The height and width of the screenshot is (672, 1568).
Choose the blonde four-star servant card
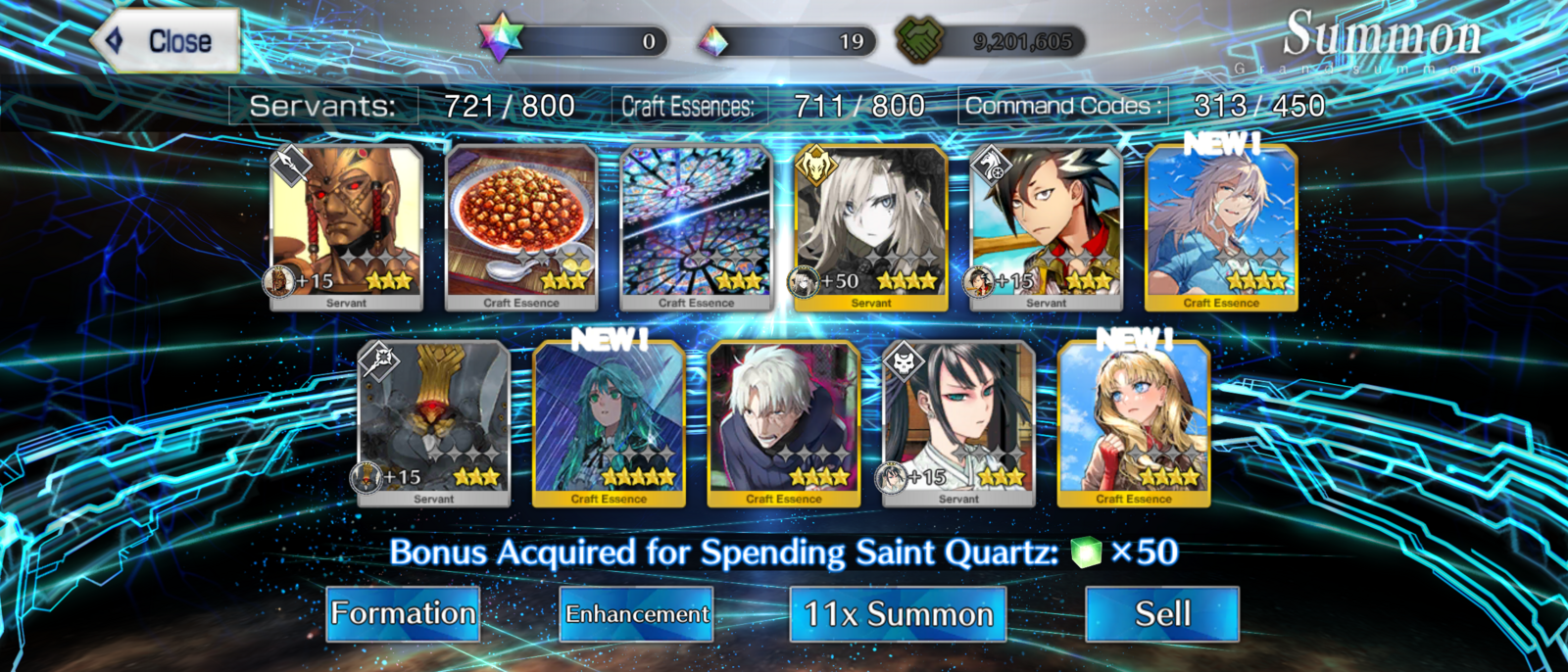[871, 228]
